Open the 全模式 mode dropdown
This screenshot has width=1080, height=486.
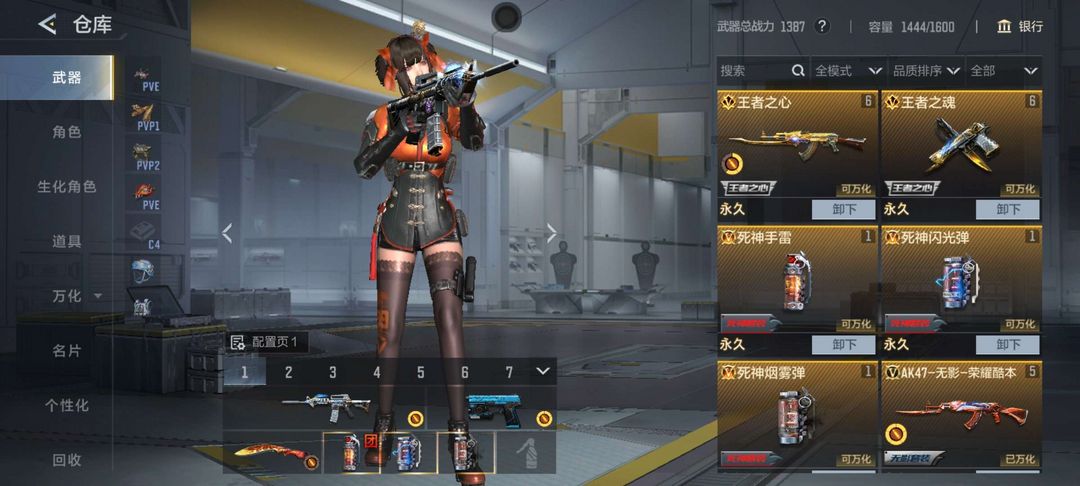click(847, 71)
